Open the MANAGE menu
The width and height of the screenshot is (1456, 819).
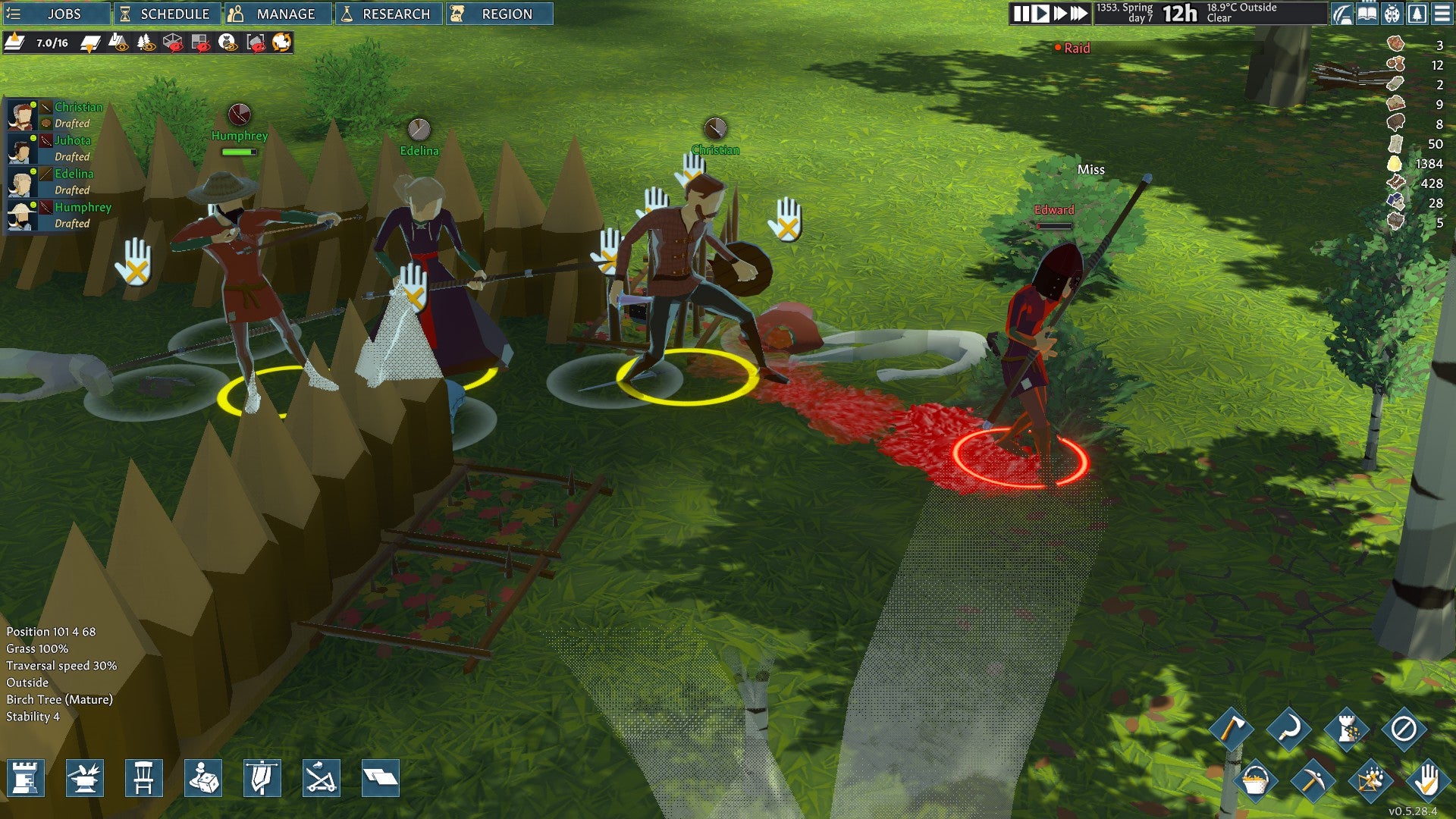tap(278, 13)
